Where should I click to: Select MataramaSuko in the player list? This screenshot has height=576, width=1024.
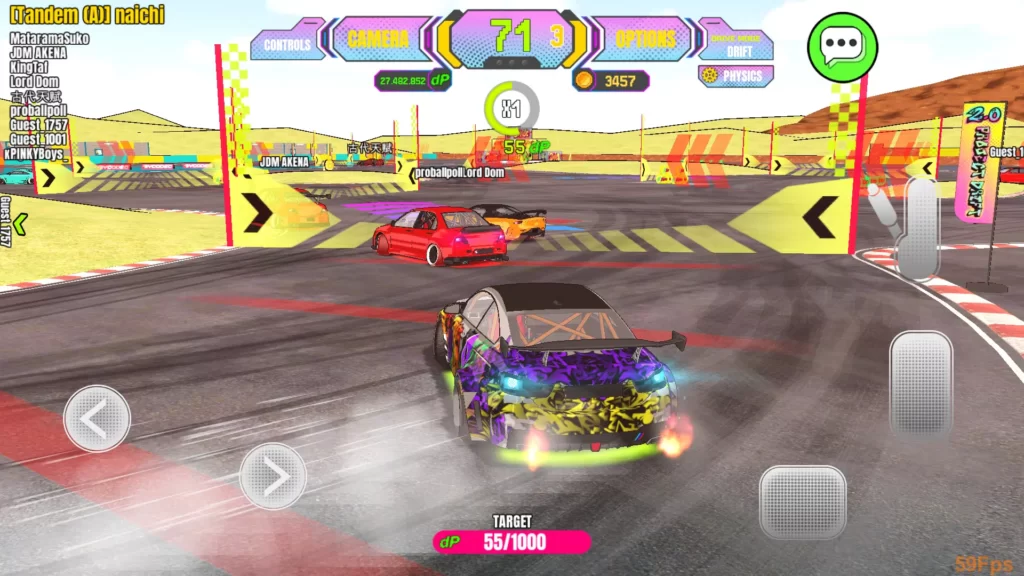(x=49, y=38)
